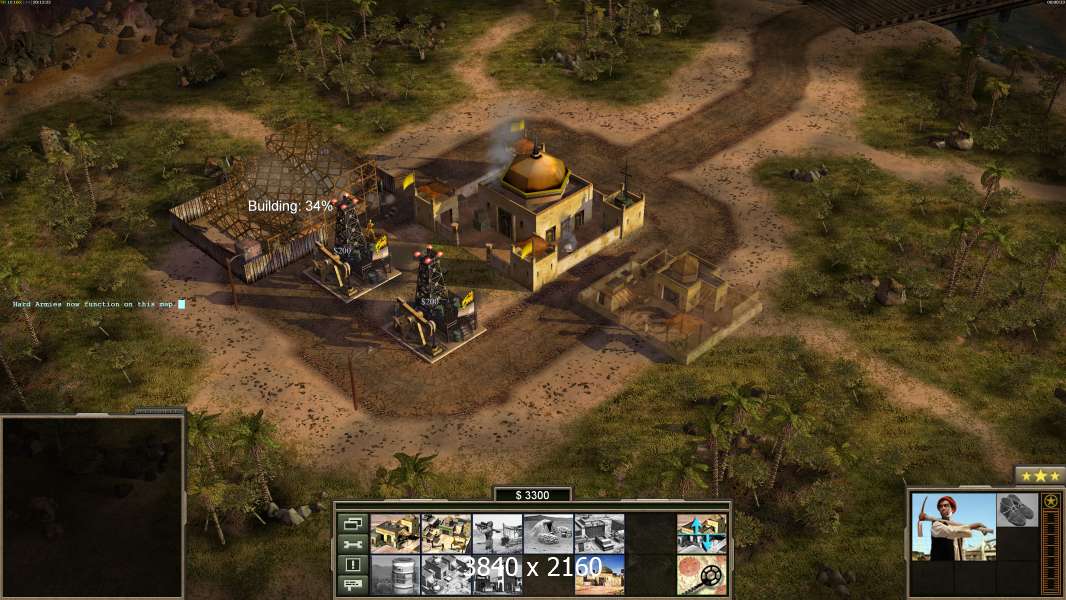Open the chat message button

tap(352, 585)
